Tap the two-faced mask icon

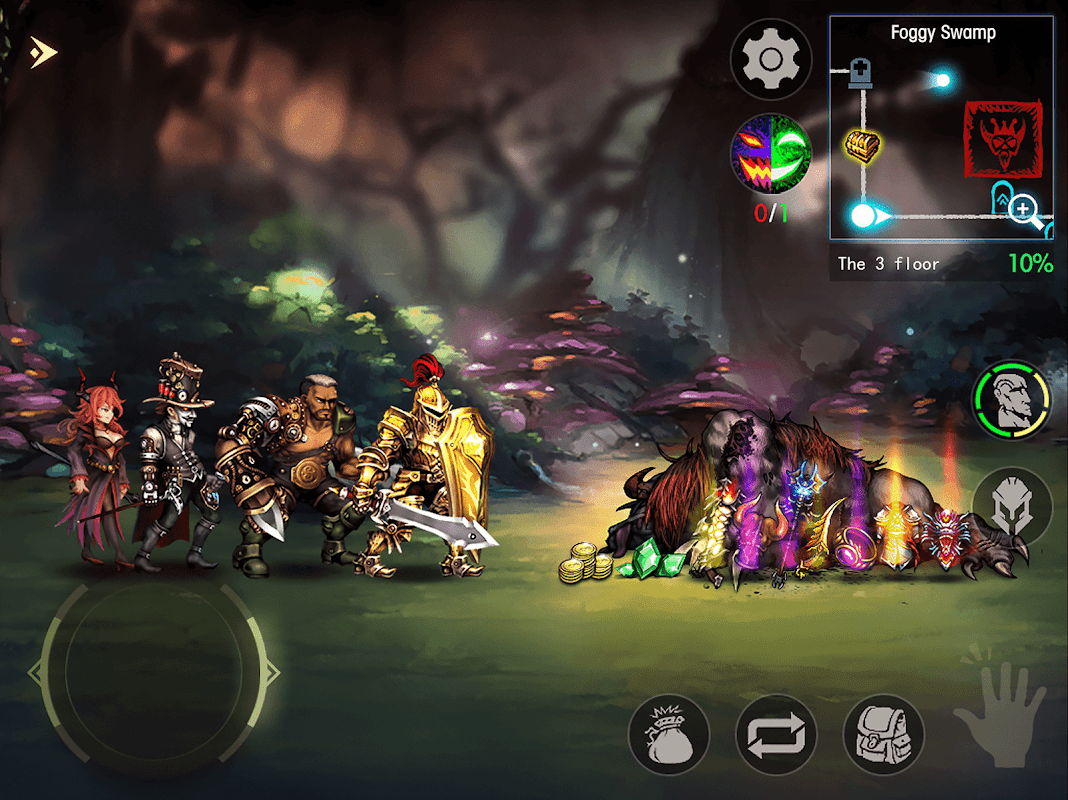[771, 153]
